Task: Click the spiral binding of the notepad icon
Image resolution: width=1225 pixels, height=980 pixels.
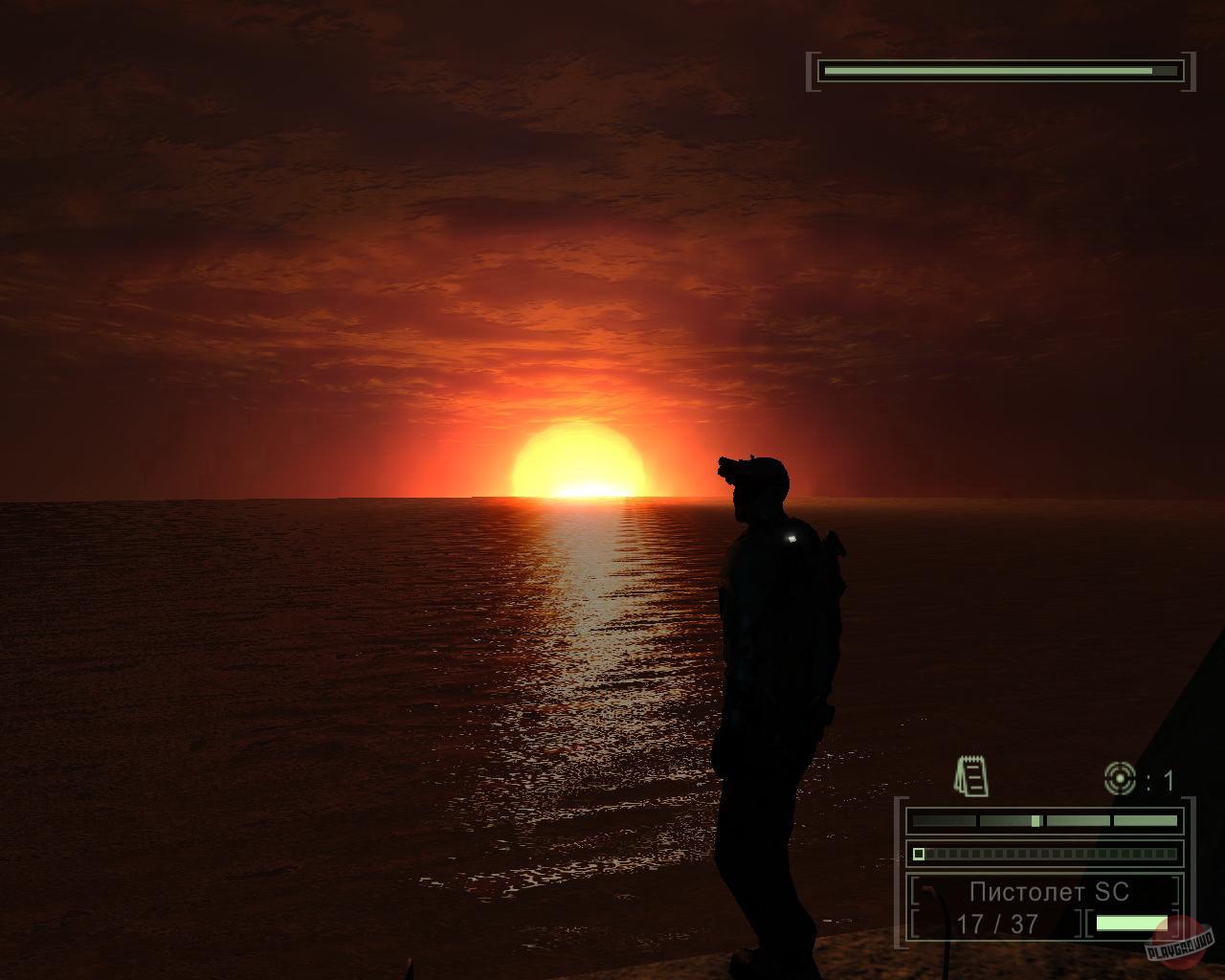Action: (x=971, y=758)
